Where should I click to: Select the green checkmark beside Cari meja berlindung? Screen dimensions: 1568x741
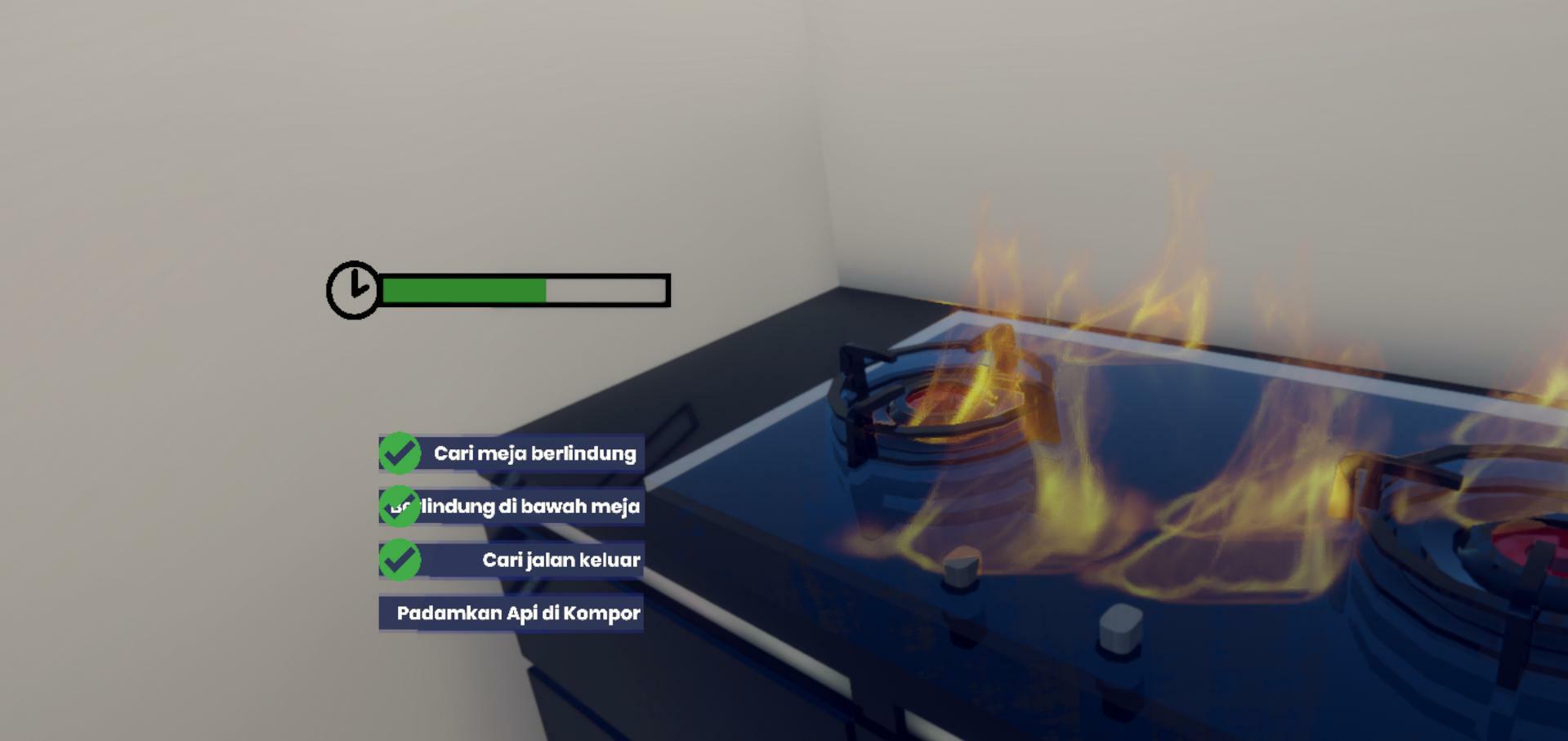[400, 453]
